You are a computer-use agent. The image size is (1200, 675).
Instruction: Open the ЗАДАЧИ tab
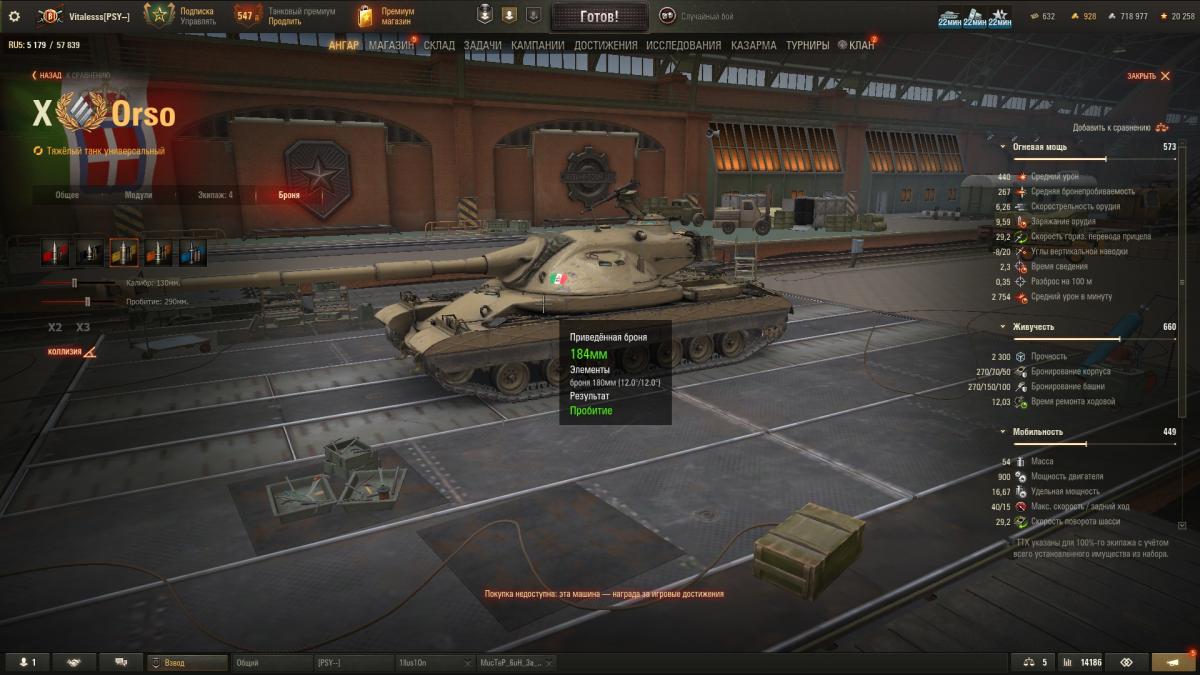pos(482,46)
